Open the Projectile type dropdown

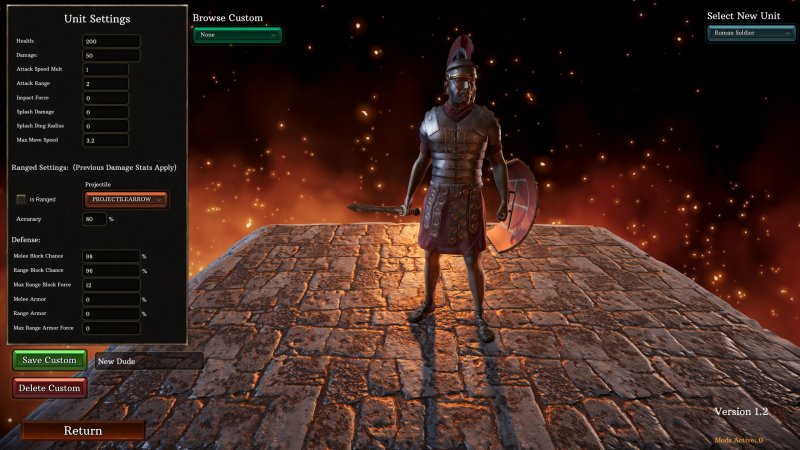click(126, 200)
